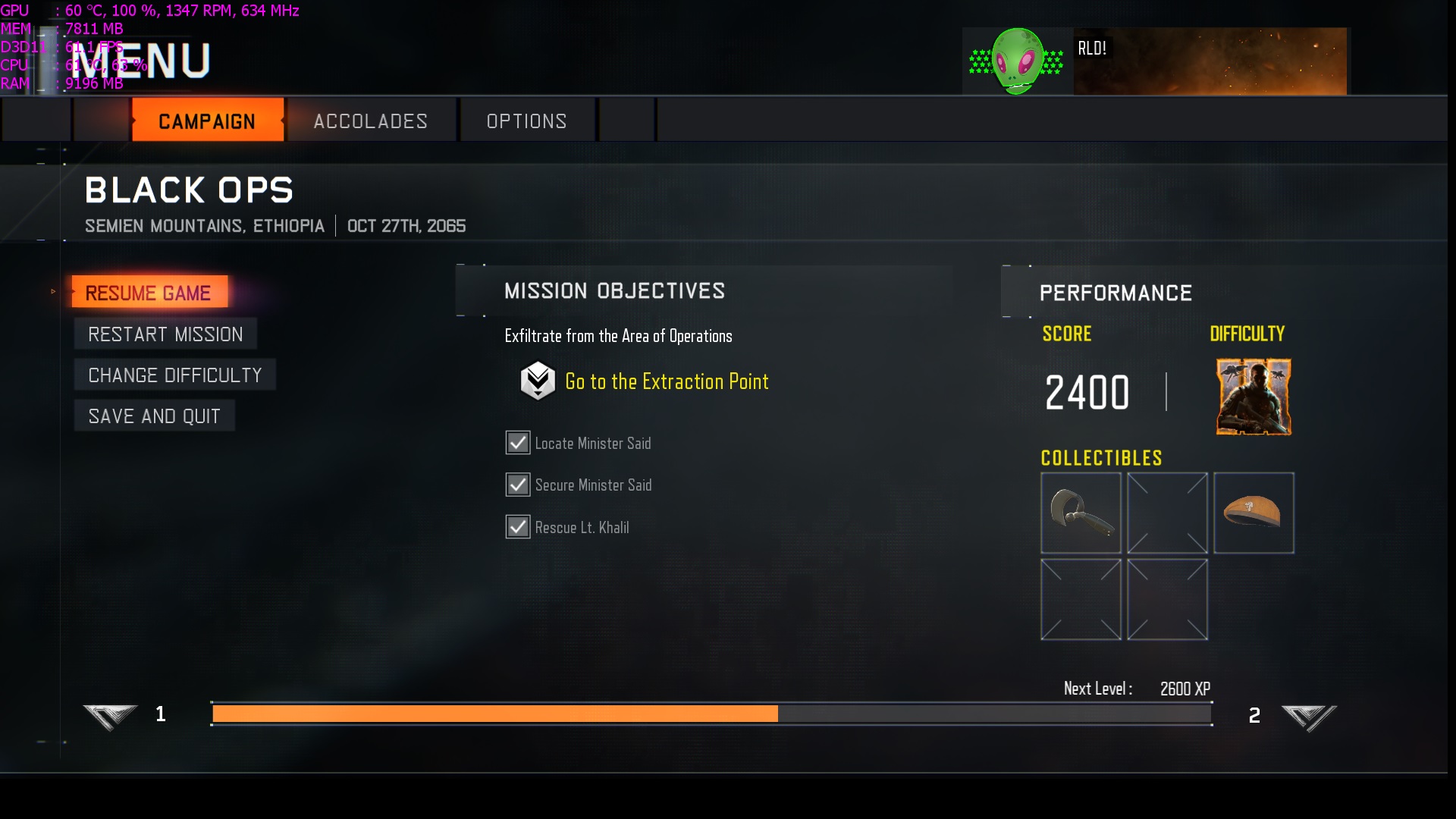Open the green alien player emblem

(1017, 61)
